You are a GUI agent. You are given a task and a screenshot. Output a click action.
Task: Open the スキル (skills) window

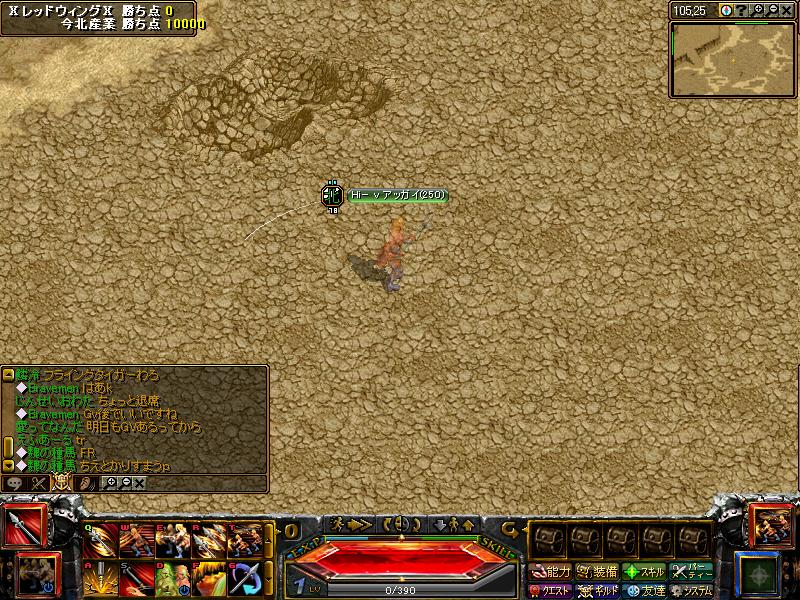point(644,572)
